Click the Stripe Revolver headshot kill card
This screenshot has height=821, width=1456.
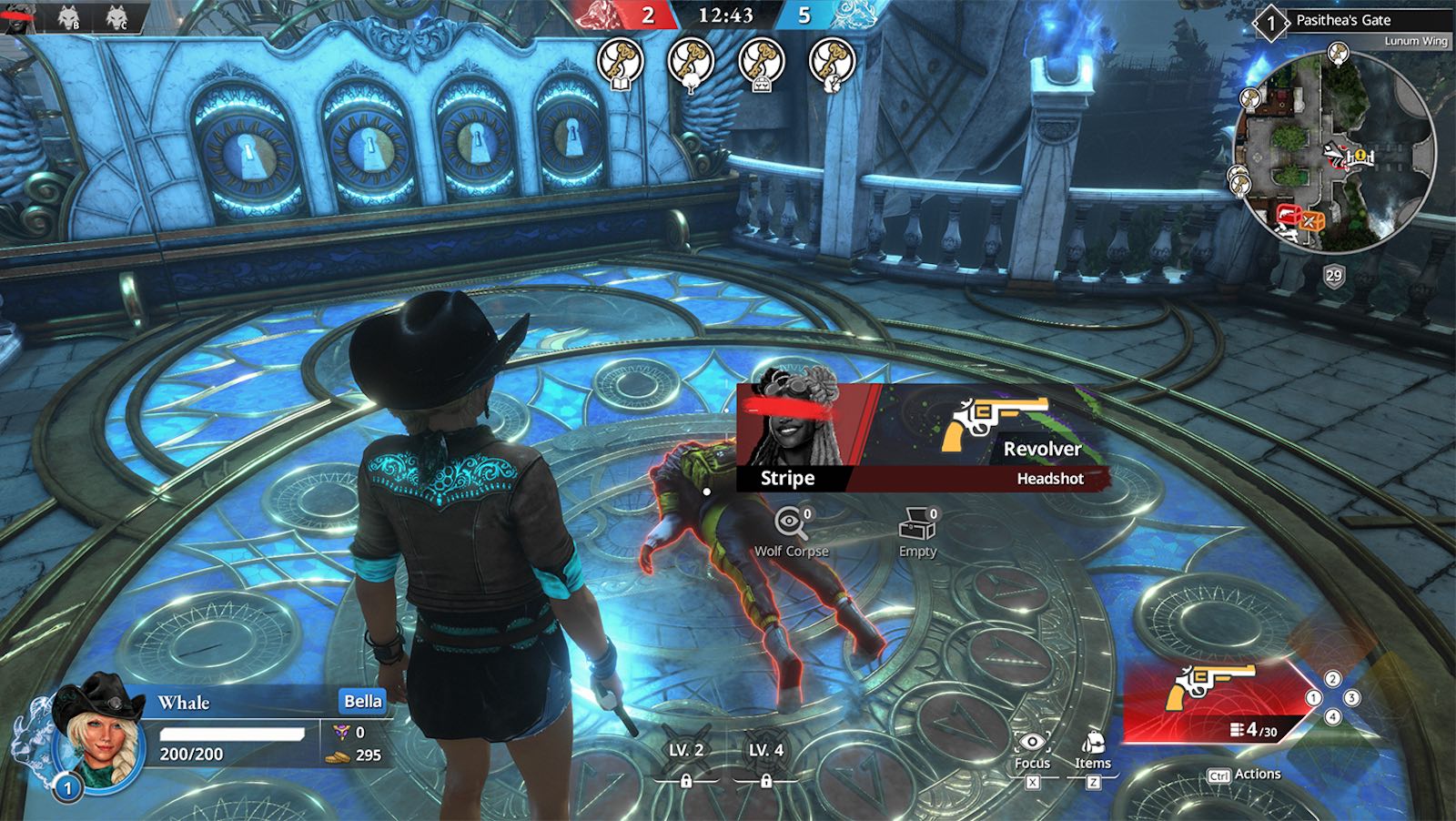point(922,438)
